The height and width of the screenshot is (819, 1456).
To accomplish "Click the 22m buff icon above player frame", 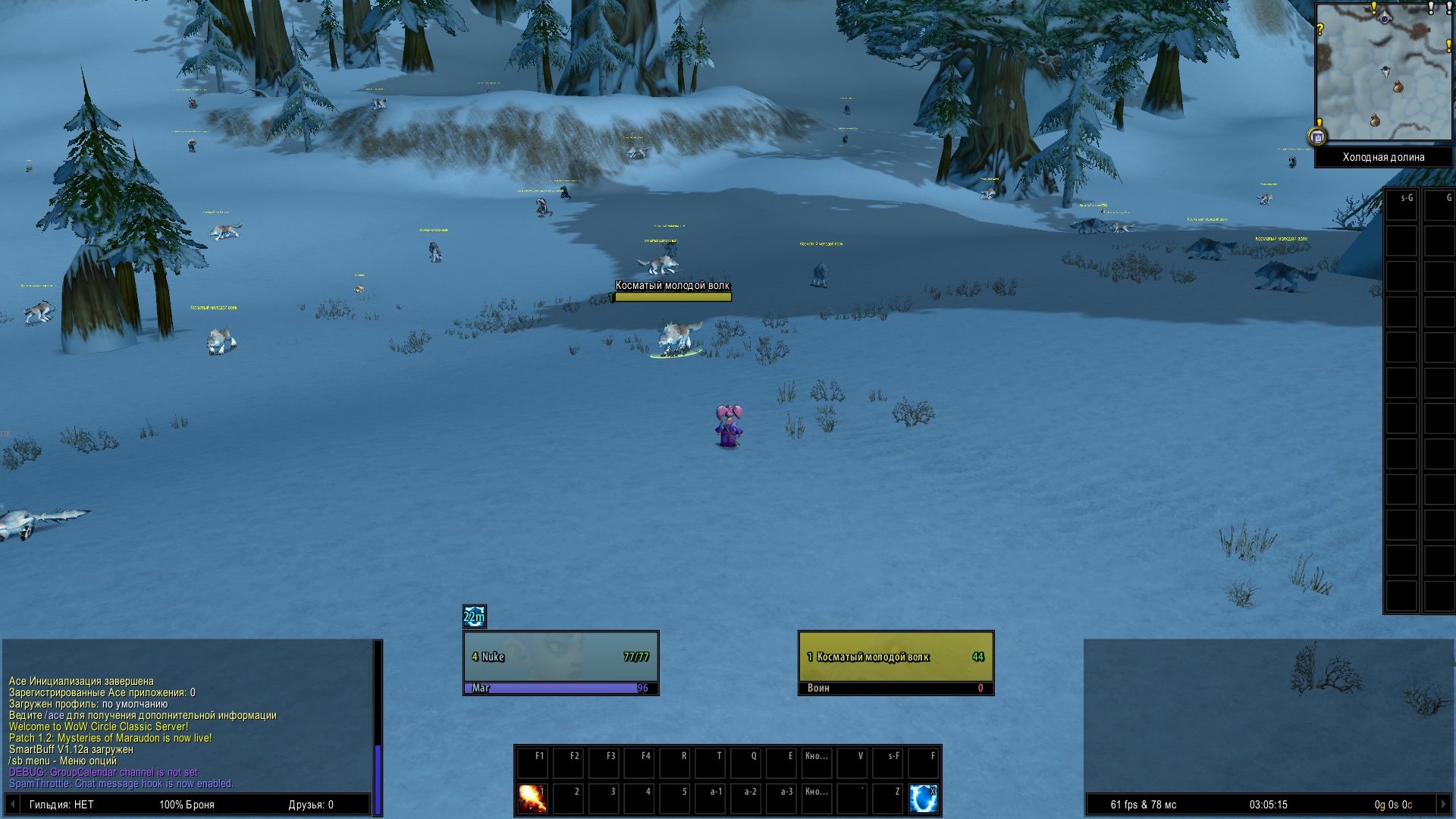I will (475, 617).
